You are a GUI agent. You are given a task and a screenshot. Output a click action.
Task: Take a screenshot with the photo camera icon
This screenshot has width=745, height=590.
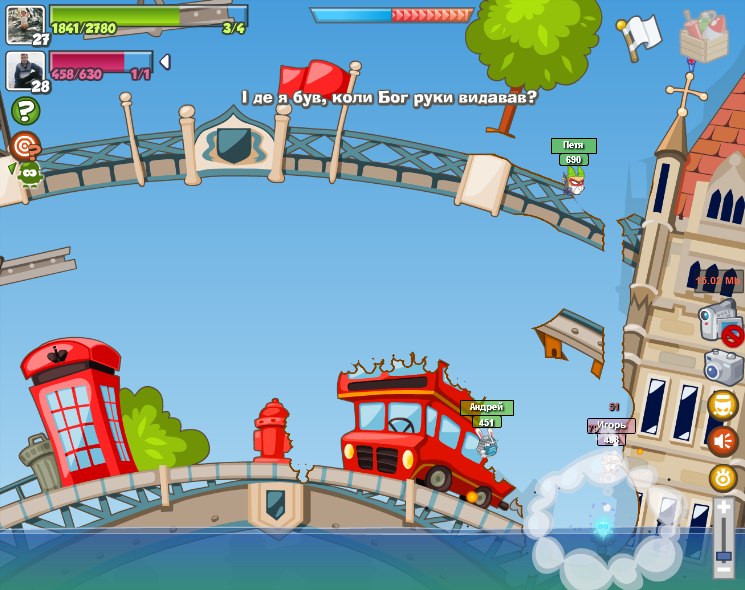point(722,367)
